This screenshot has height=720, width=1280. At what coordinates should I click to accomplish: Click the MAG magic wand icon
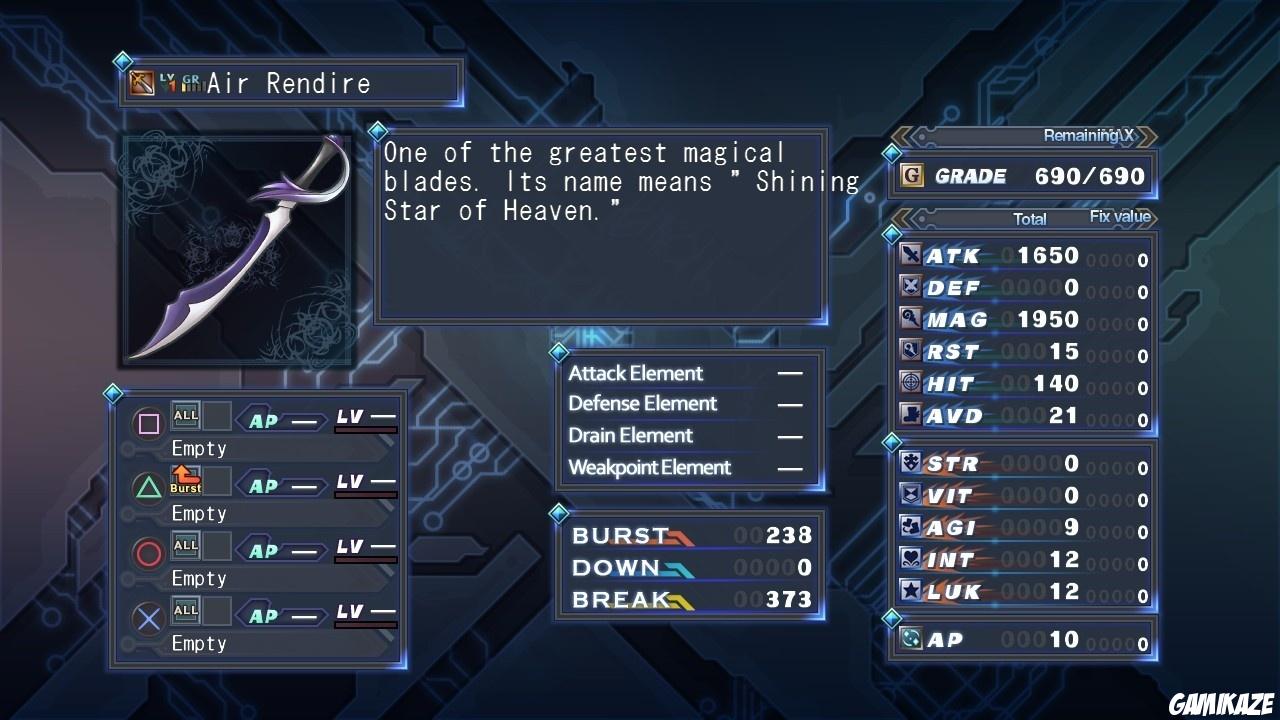tap(911, 319)
